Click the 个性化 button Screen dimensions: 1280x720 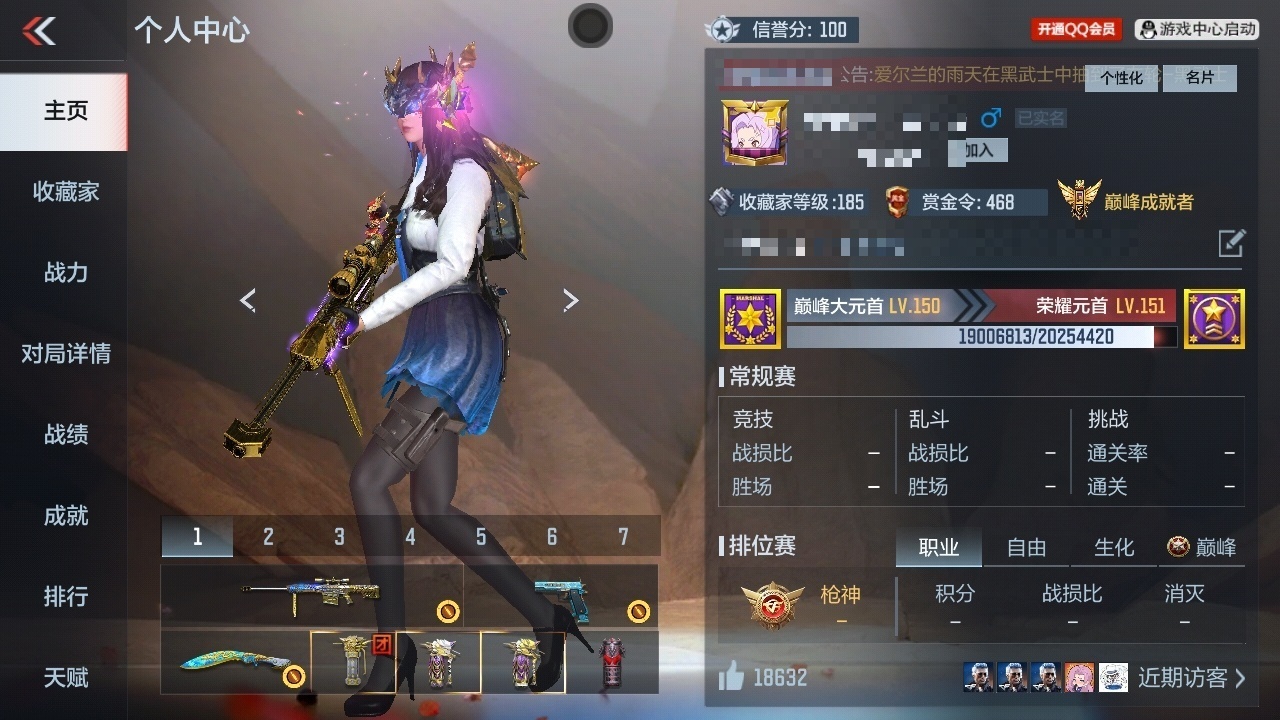pos(1121,78)
